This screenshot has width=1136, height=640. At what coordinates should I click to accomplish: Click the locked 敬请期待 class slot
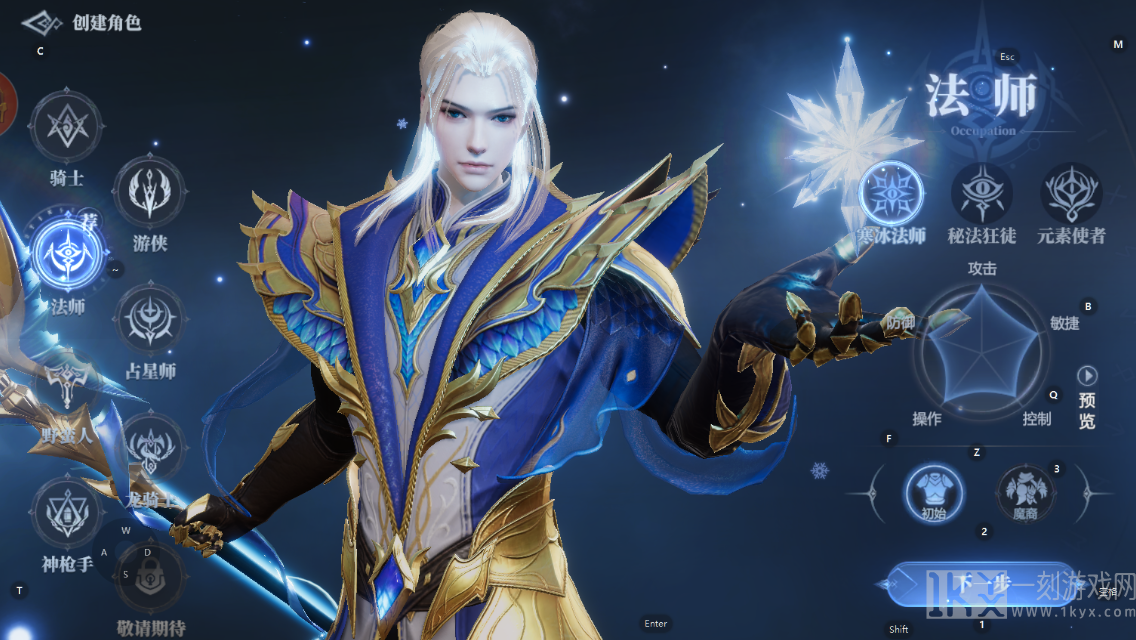(151, 577)
